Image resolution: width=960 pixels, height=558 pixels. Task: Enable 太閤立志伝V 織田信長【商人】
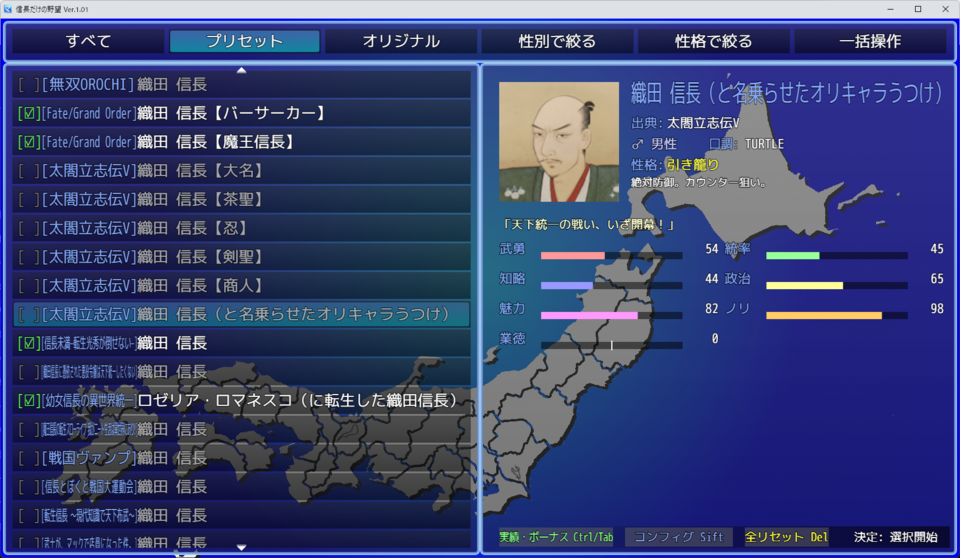(242, 286)
